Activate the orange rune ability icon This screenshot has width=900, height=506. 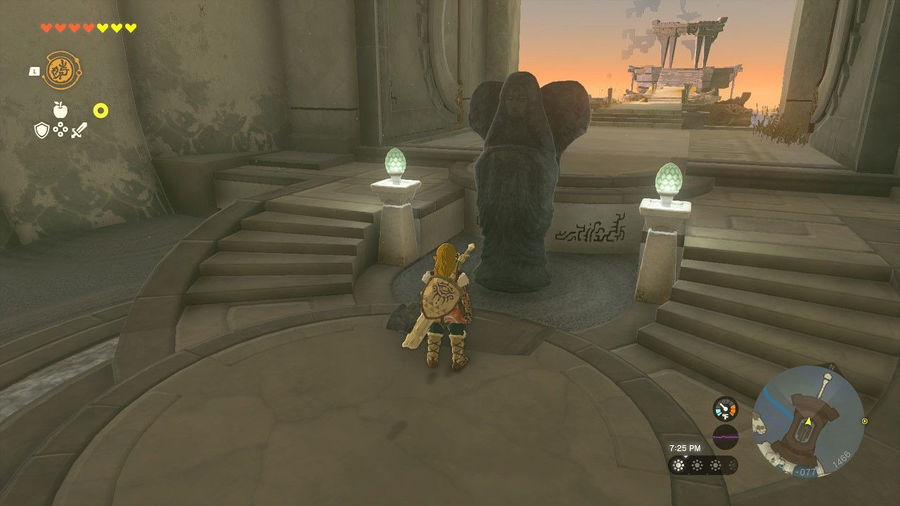pos(62,71)
